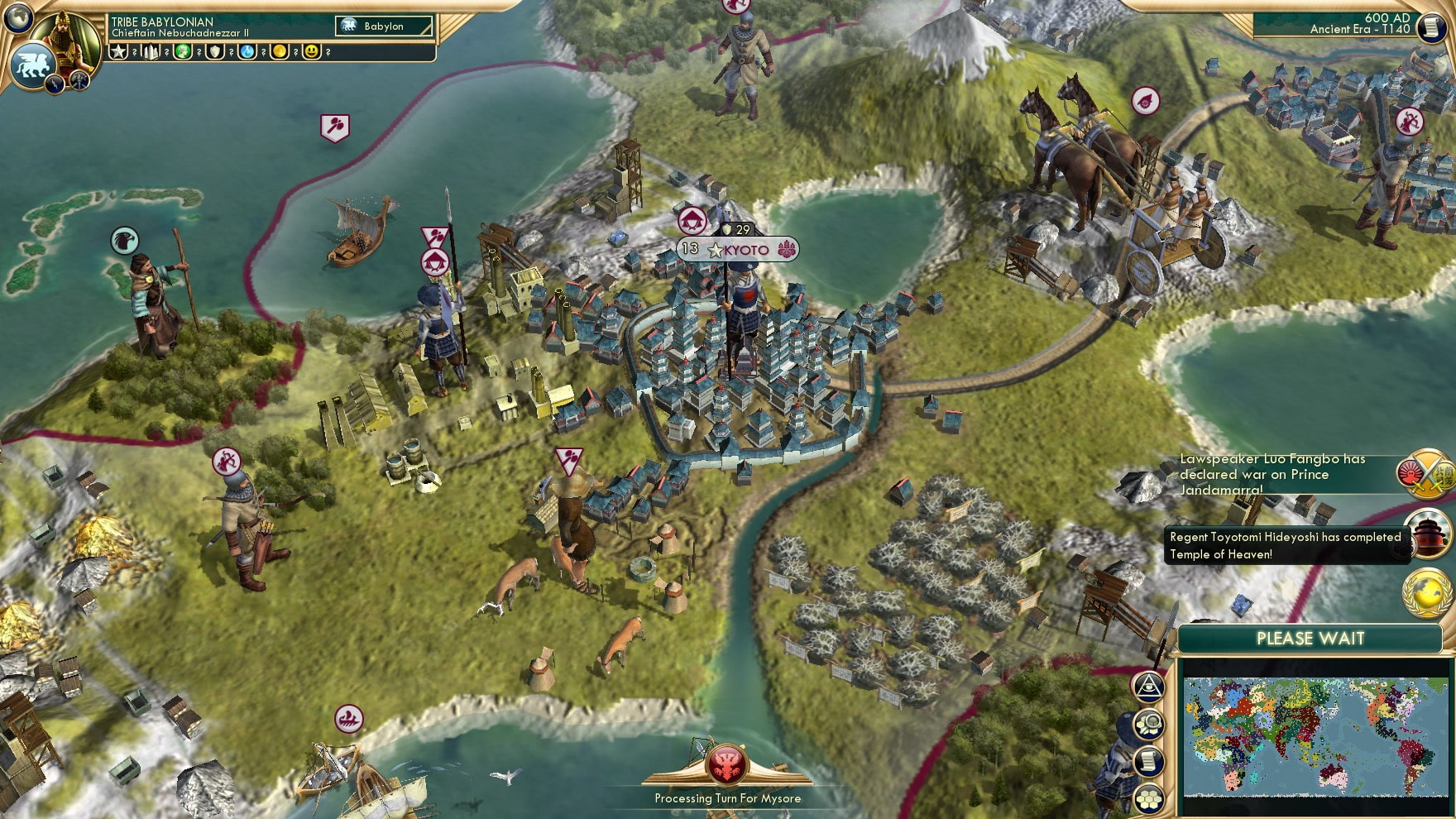This screenshot has width=1456, height=819.
Task: Expand the minimap log scroll panel
Action: (x=1149, y=760)
